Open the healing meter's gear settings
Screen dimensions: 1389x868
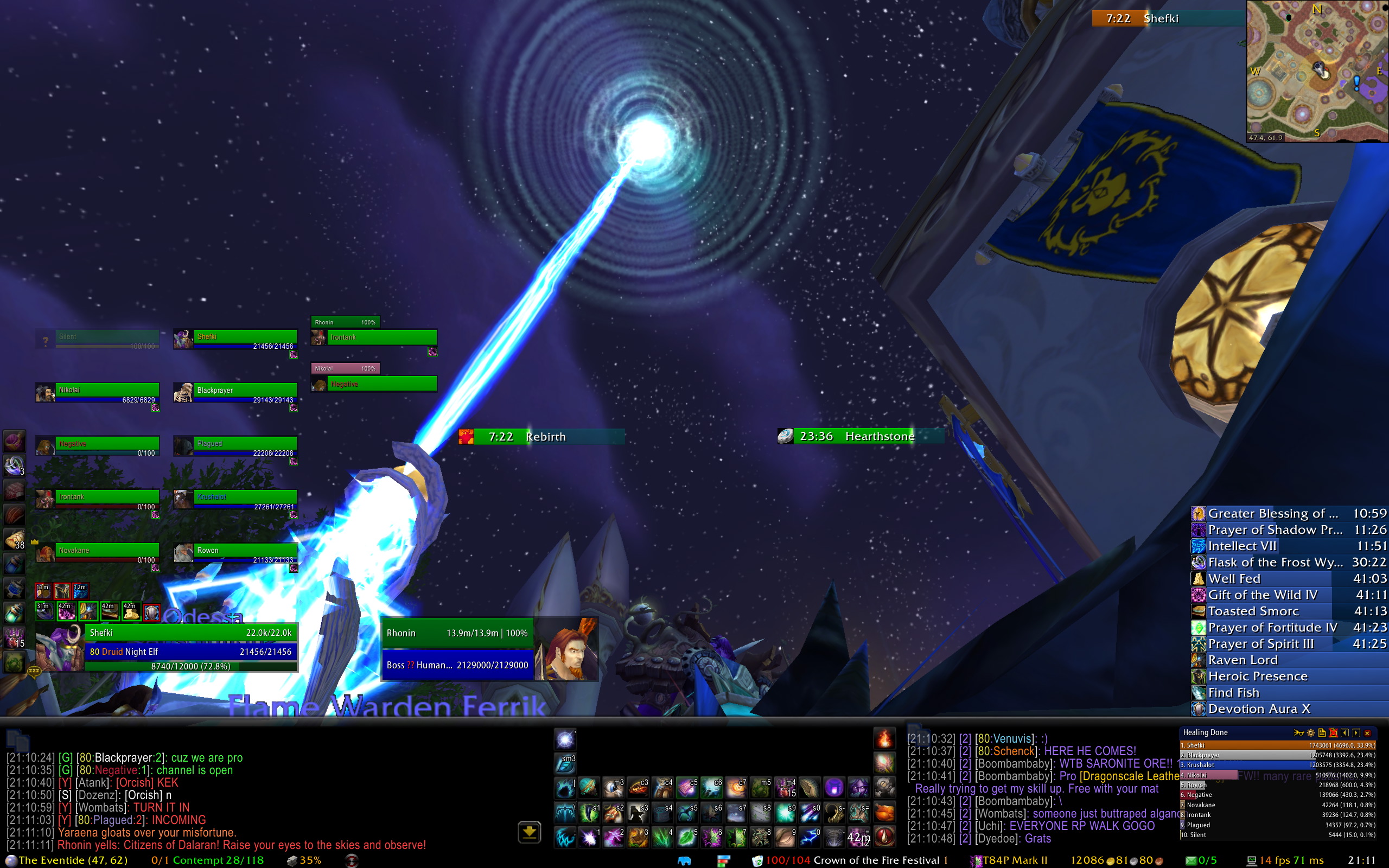[x=1310, y=732]
